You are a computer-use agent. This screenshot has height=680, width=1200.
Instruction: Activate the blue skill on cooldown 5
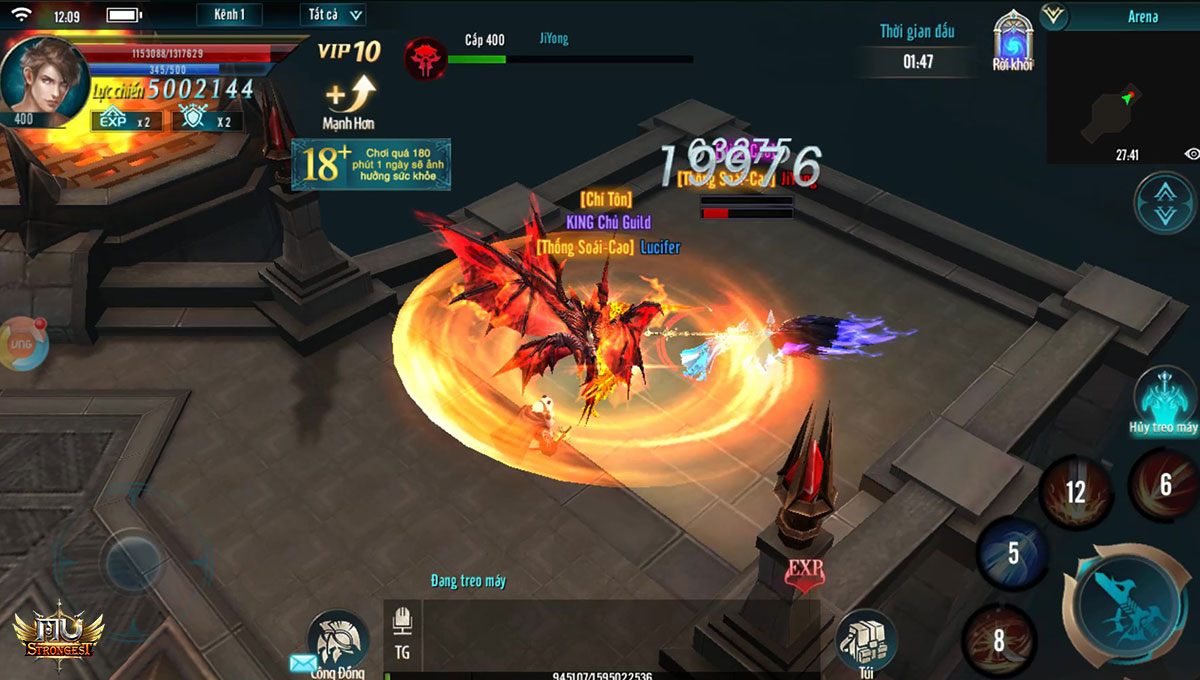click(x=1012, y=553)
